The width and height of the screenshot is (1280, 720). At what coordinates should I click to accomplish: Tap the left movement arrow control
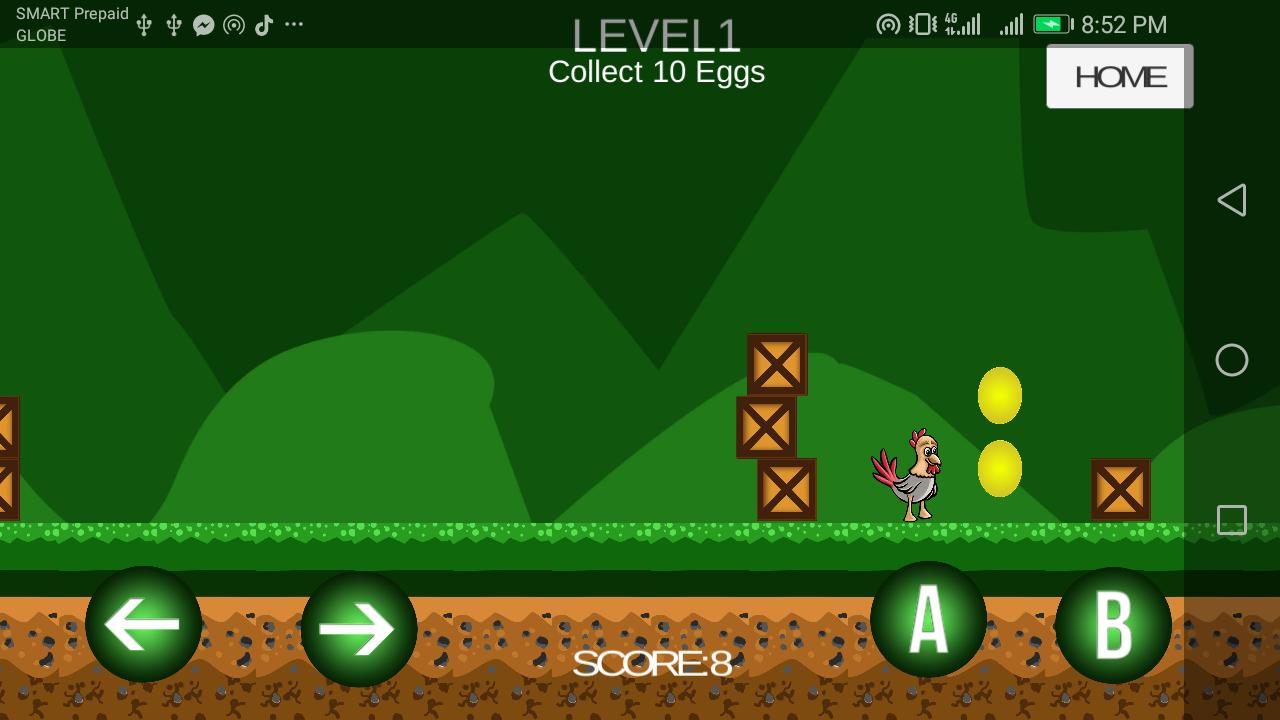click(143, 626)
